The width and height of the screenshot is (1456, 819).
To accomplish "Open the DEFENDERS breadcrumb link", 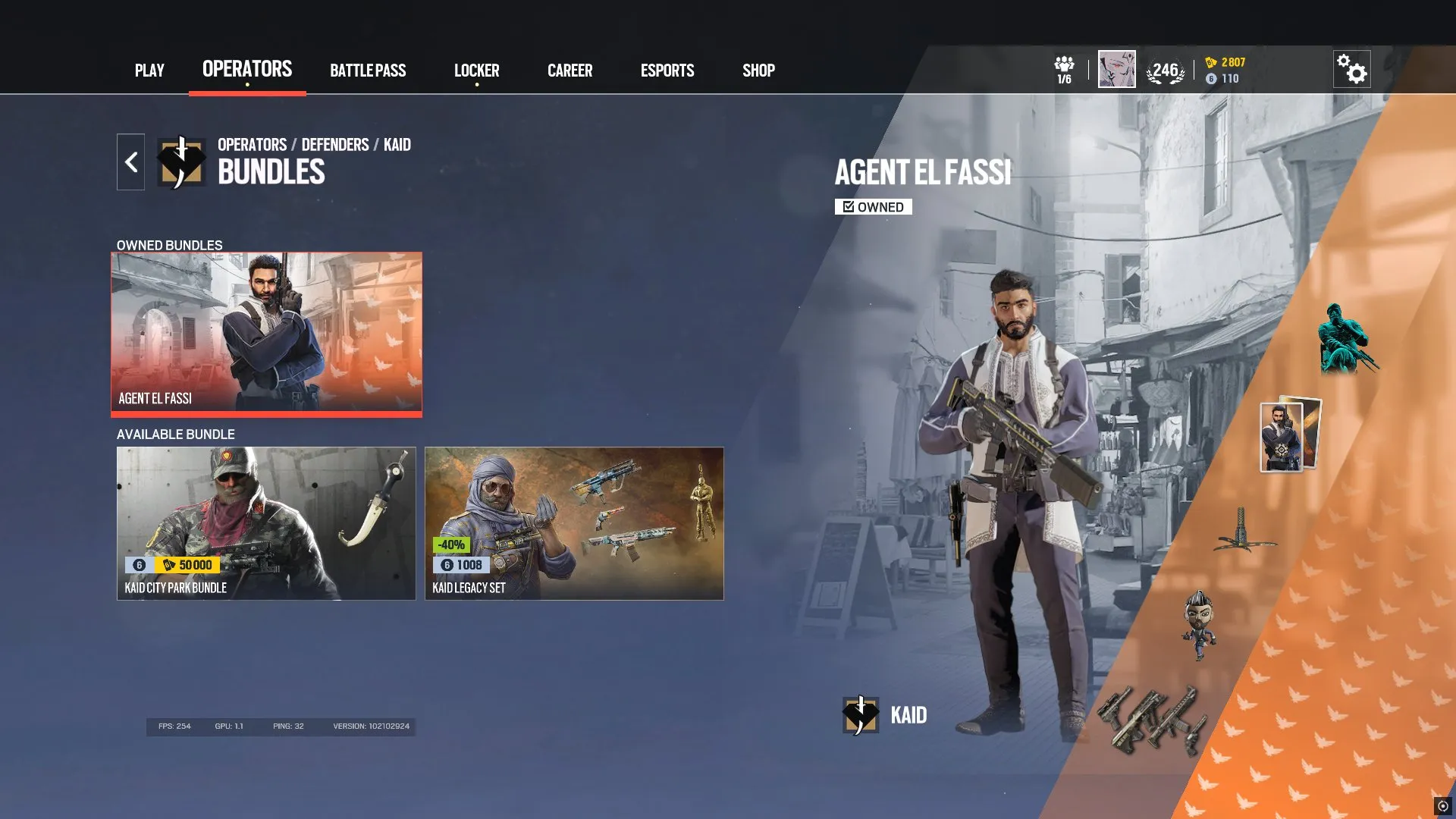I will 334,145.
